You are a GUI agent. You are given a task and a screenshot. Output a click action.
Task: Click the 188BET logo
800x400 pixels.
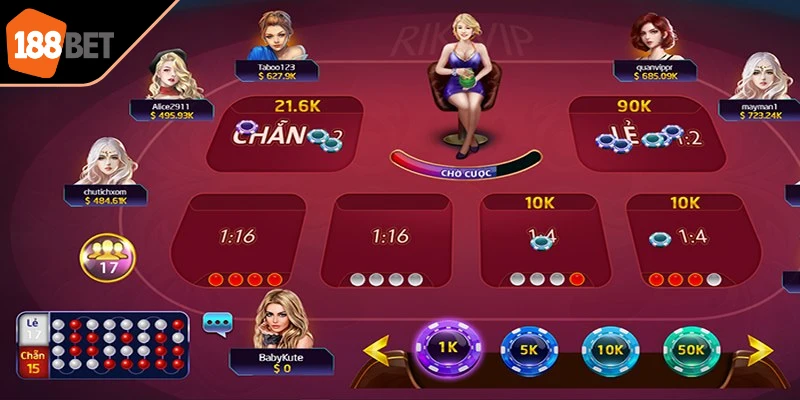coord(62,42)
